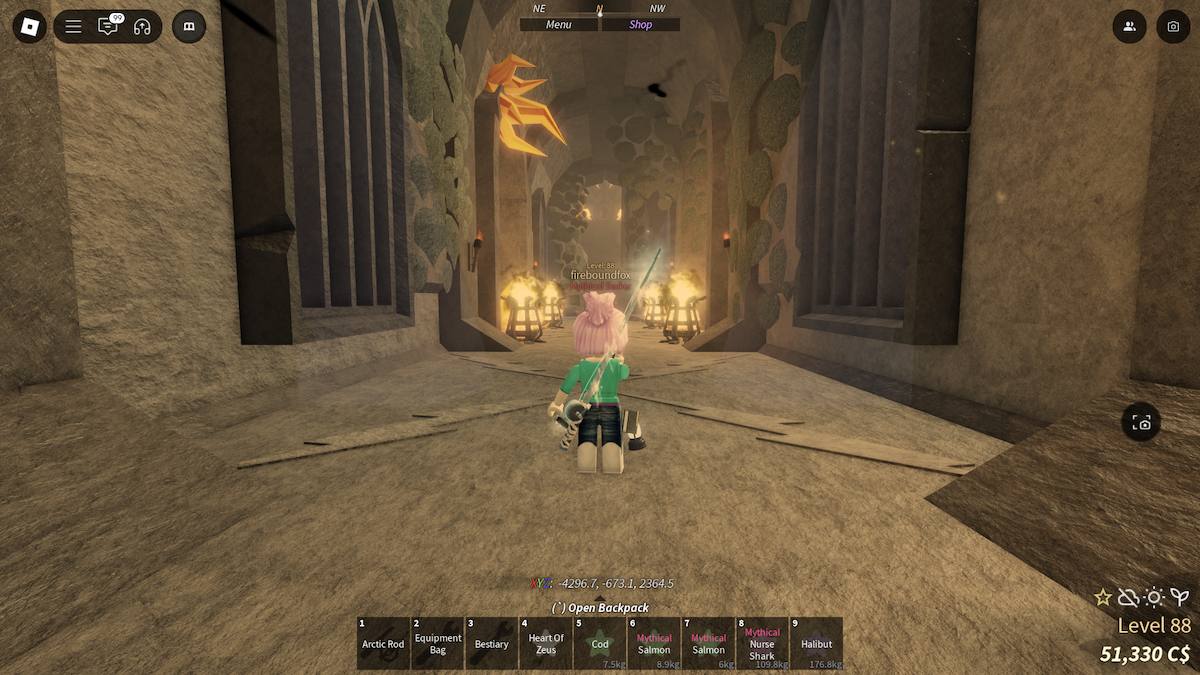Open the book icon button
The image size is (1200, 675).
(x=189, y=27)
